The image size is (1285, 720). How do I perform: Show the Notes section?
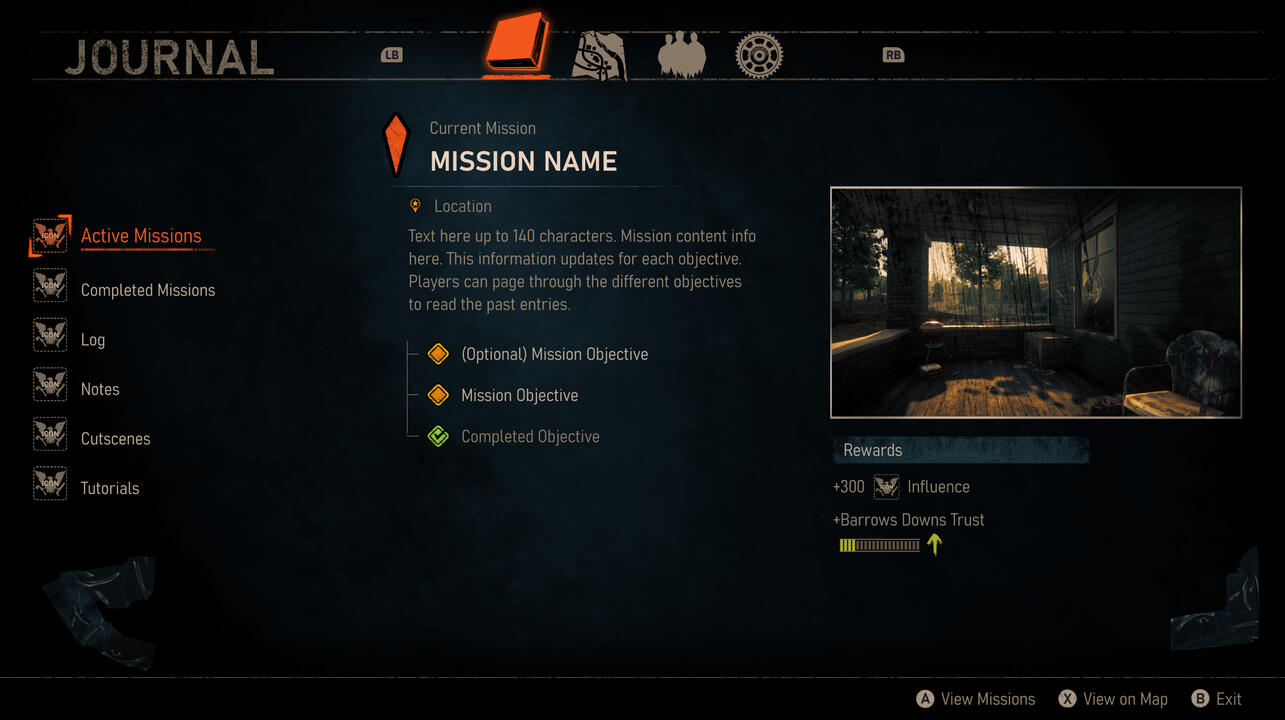pos(100,389)
